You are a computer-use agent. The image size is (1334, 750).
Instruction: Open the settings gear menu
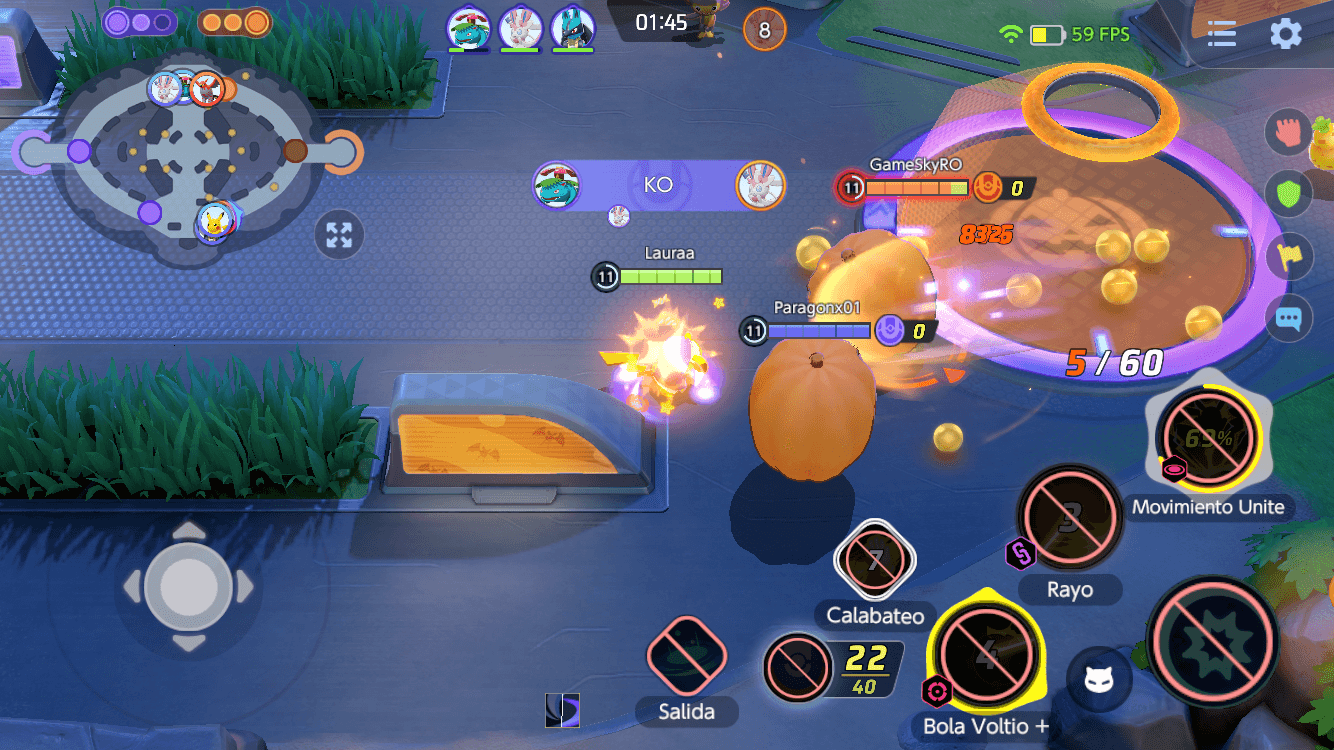[x=1285, y=34]
